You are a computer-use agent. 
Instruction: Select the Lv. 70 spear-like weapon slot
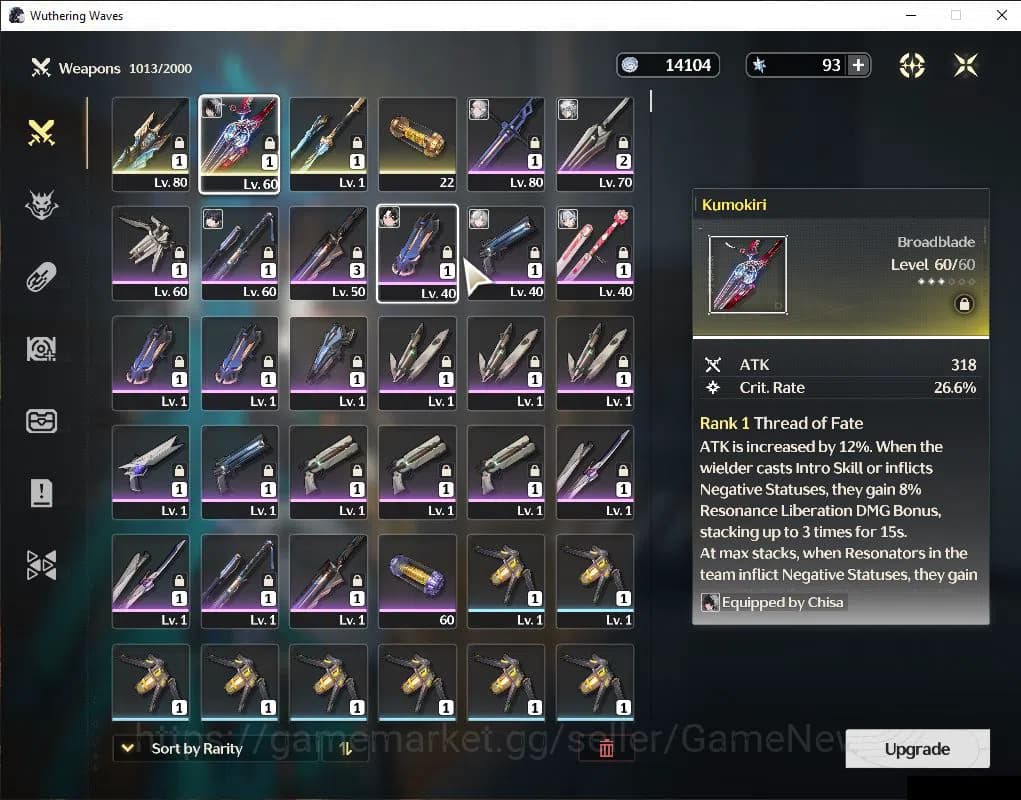595,144
